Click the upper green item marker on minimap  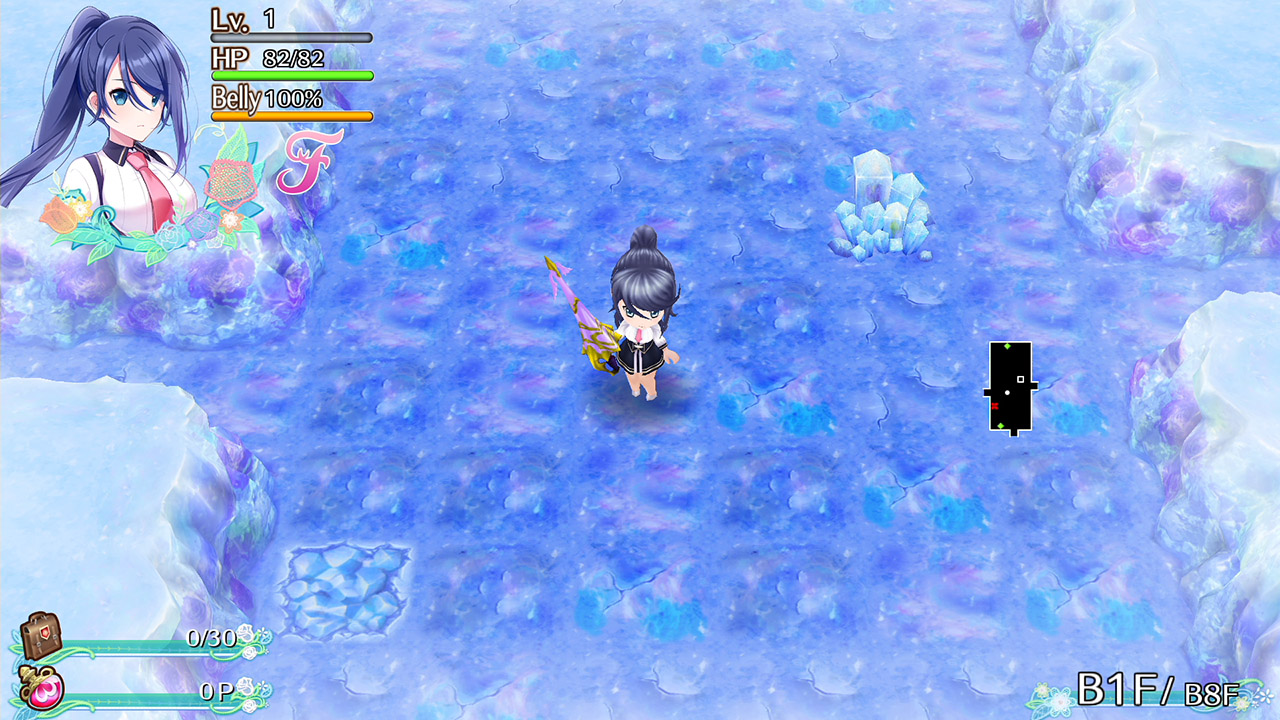click(x=1007, y=346)
